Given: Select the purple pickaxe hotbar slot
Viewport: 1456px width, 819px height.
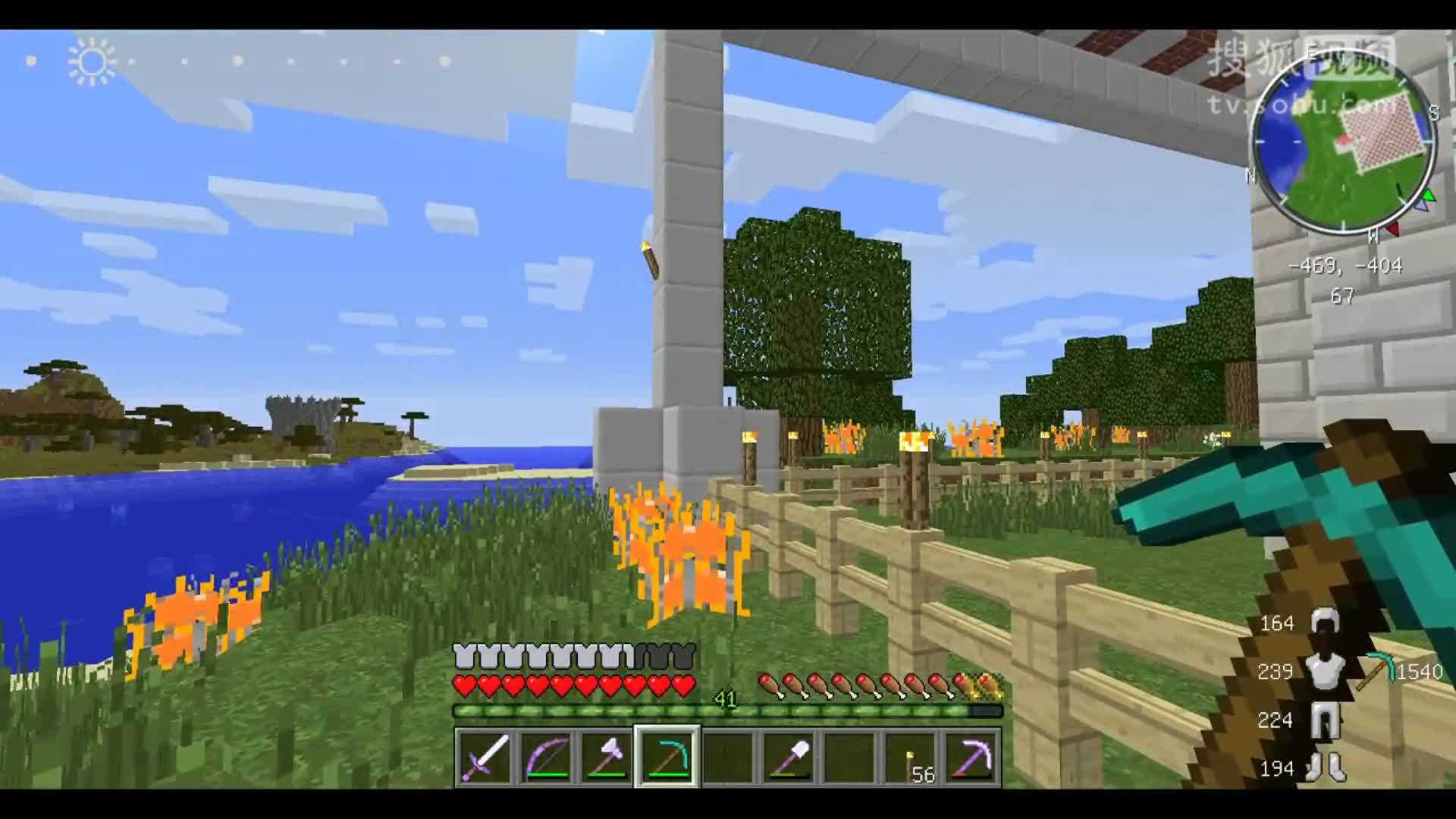Looking at the screenshot, I should [971, 757].
